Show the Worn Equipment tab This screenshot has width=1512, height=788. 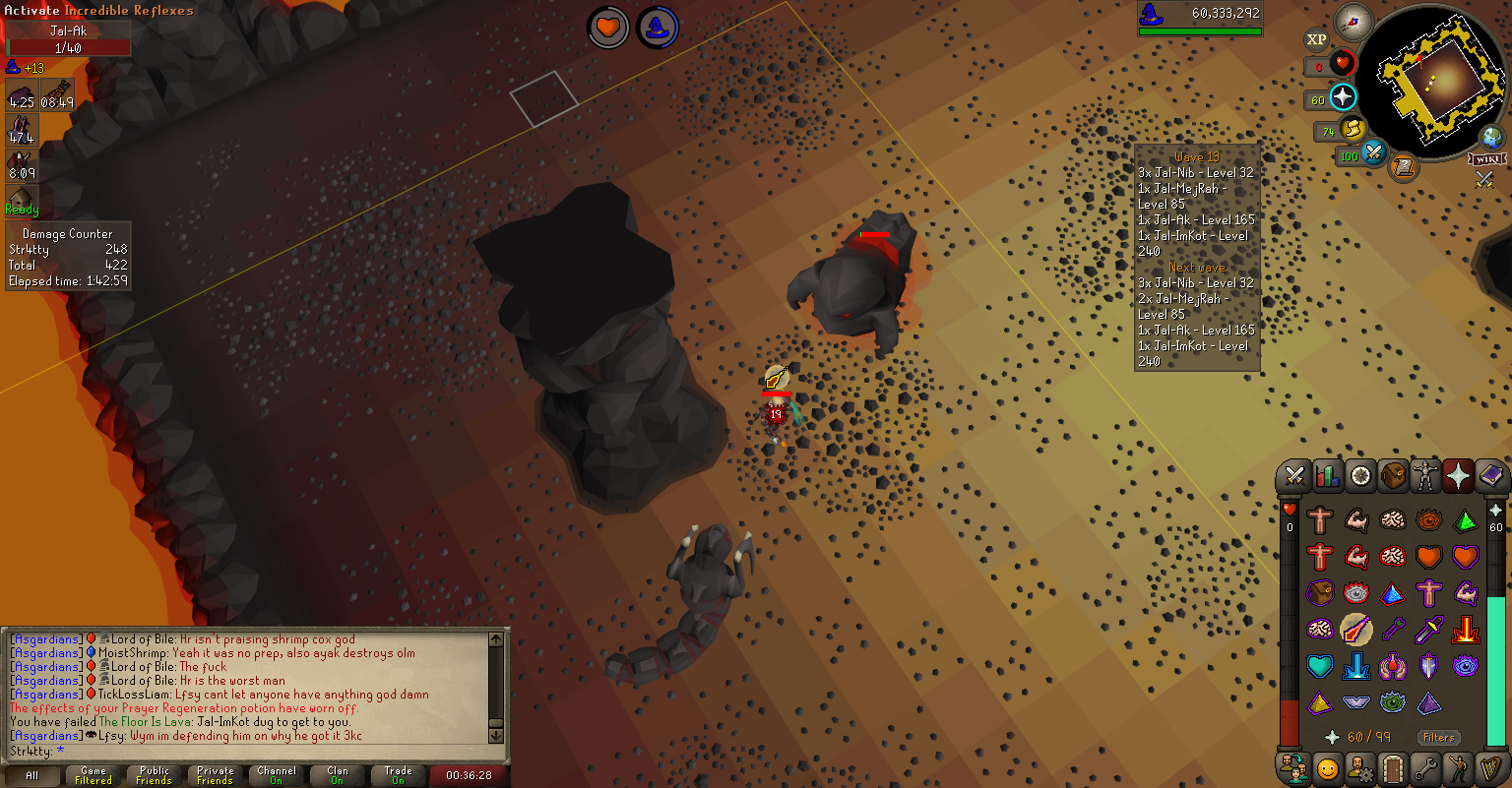tap(1425, 476)
